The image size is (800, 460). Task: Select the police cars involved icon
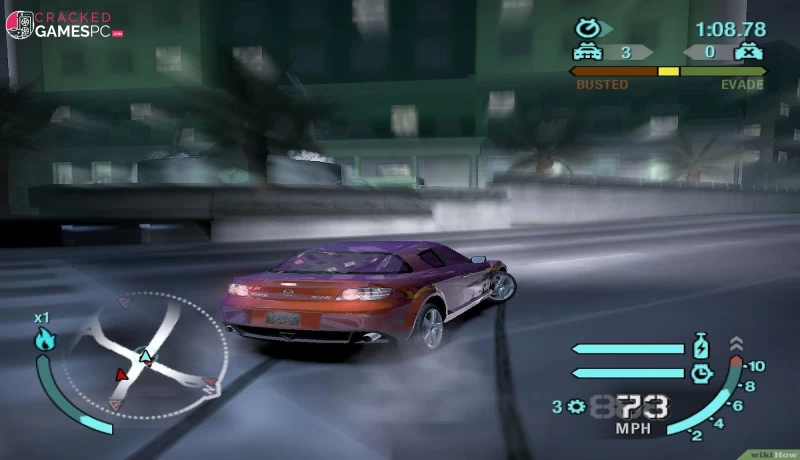click(x=586, y=52)
